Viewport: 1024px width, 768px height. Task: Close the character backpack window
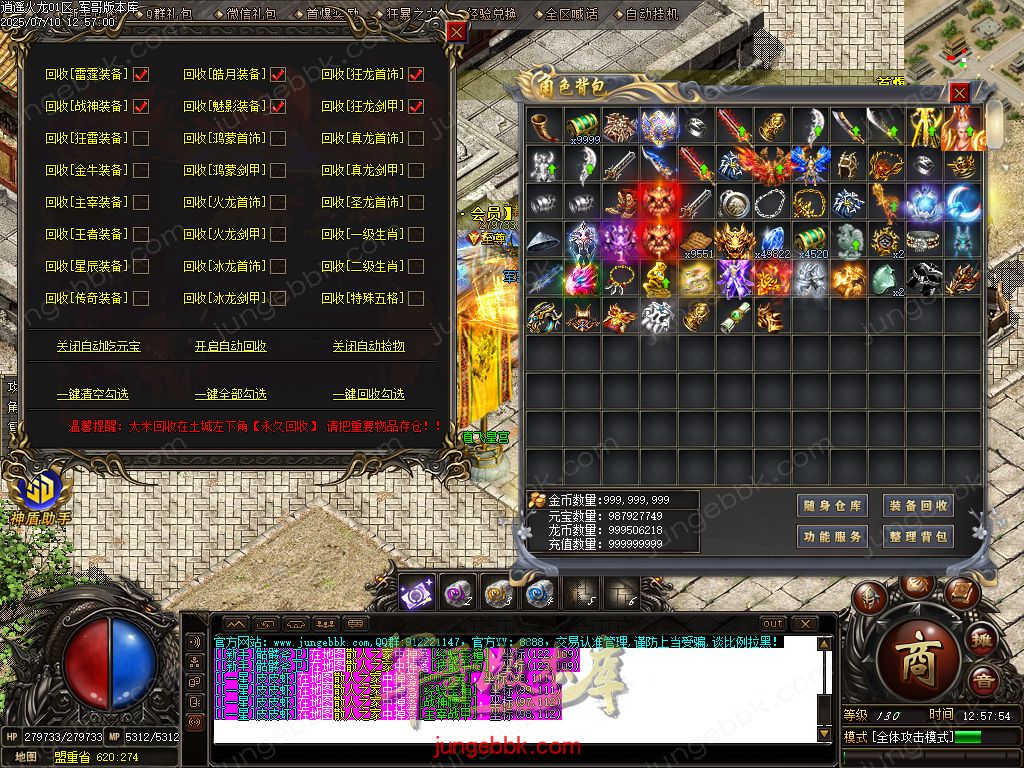(x=959, y=93)
